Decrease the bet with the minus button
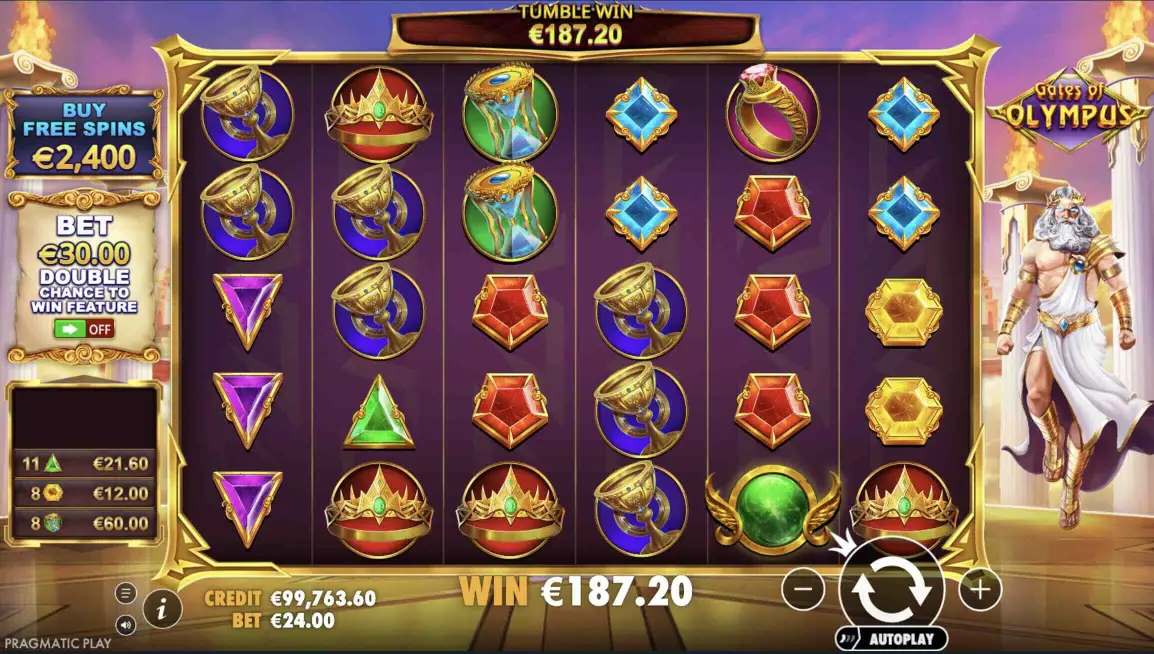1154x654 pixels. (803, 590)
